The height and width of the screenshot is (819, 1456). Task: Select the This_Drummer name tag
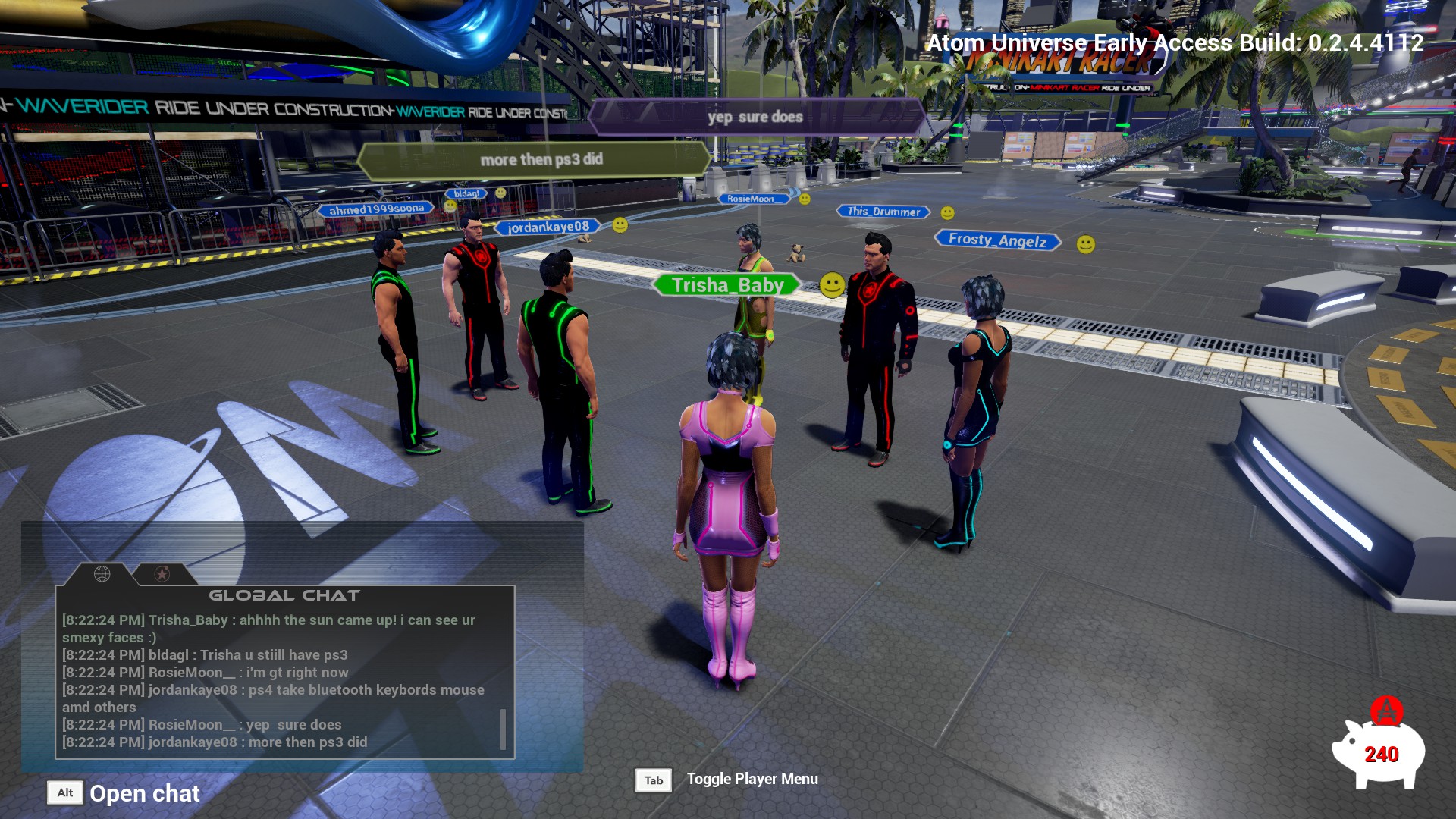(x=883, y=212)
